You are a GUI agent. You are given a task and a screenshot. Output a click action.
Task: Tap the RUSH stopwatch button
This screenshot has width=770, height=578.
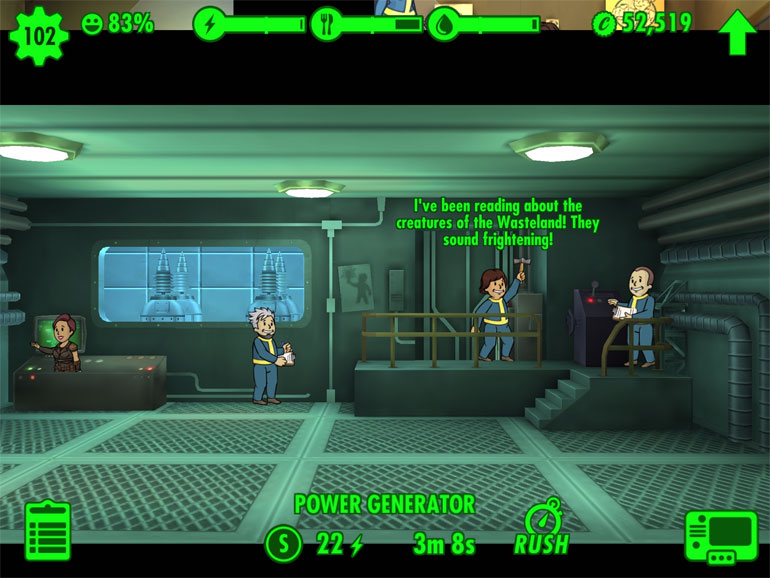click(x=541, y=528)
